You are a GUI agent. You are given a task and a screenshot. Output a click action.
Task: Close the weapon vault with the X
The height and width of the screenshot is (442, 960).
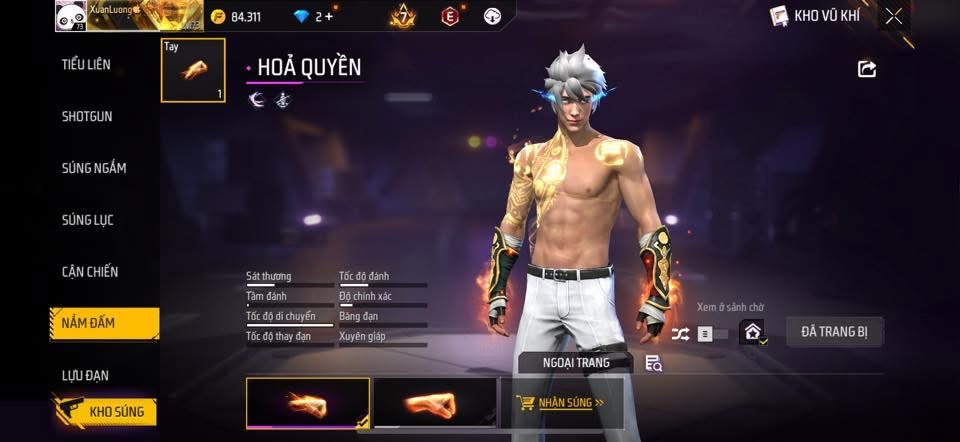[x=893, y=16]
